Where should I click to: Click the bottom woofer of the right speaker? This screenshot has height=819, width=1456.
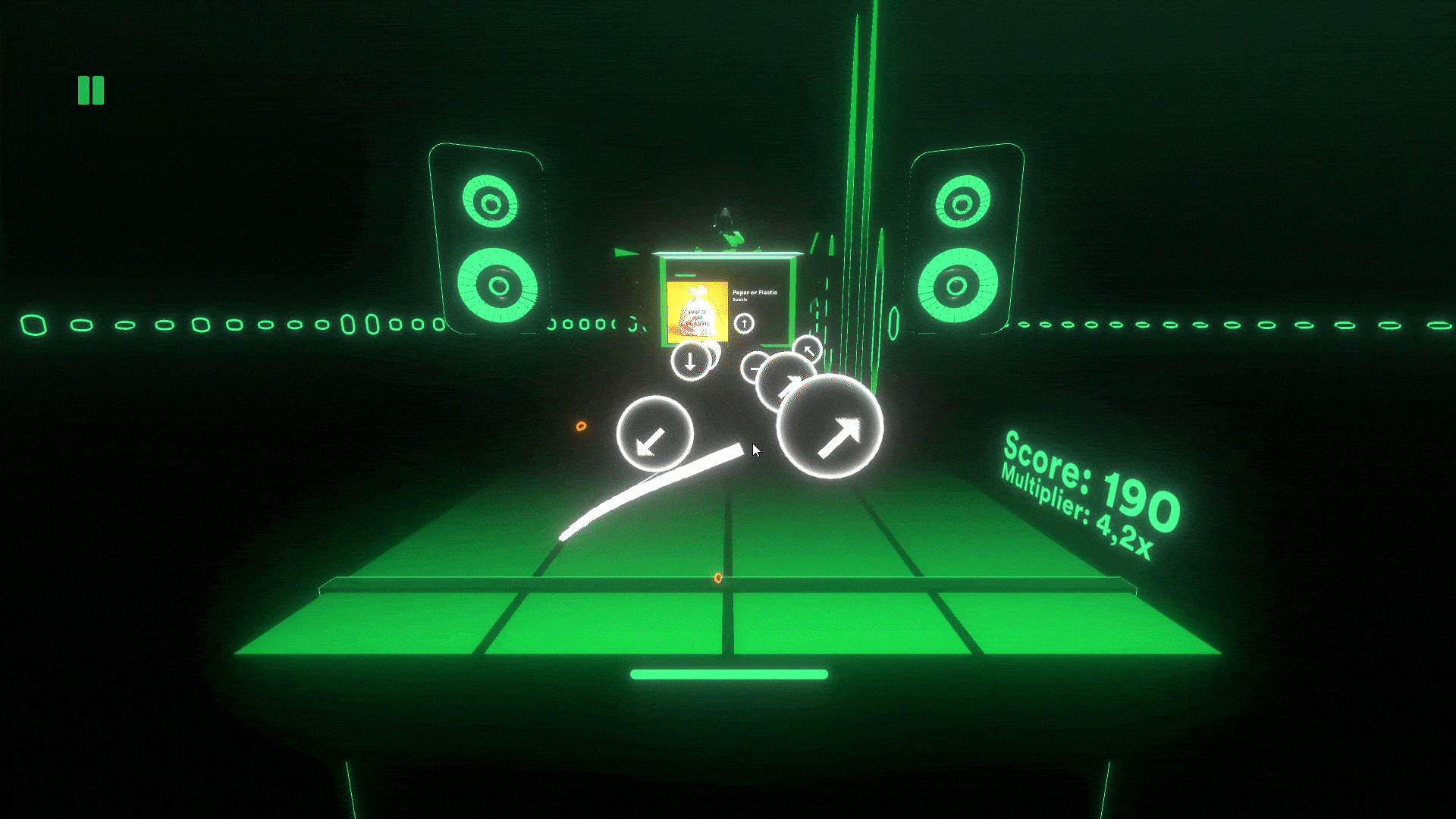(959, 286)
